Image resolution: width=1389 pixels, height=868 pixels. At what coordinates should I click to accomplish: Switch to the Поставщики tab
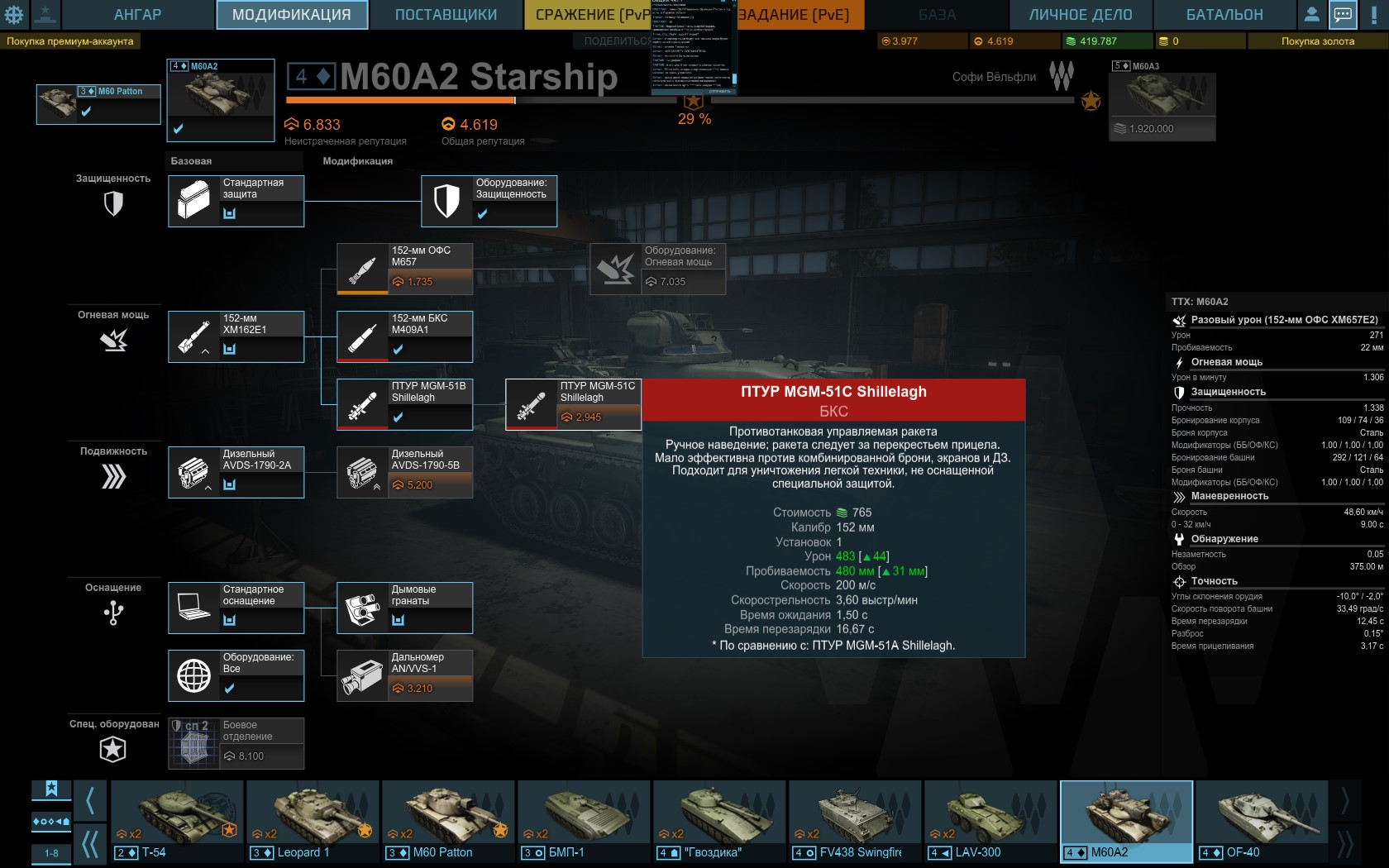pos(446,15)
